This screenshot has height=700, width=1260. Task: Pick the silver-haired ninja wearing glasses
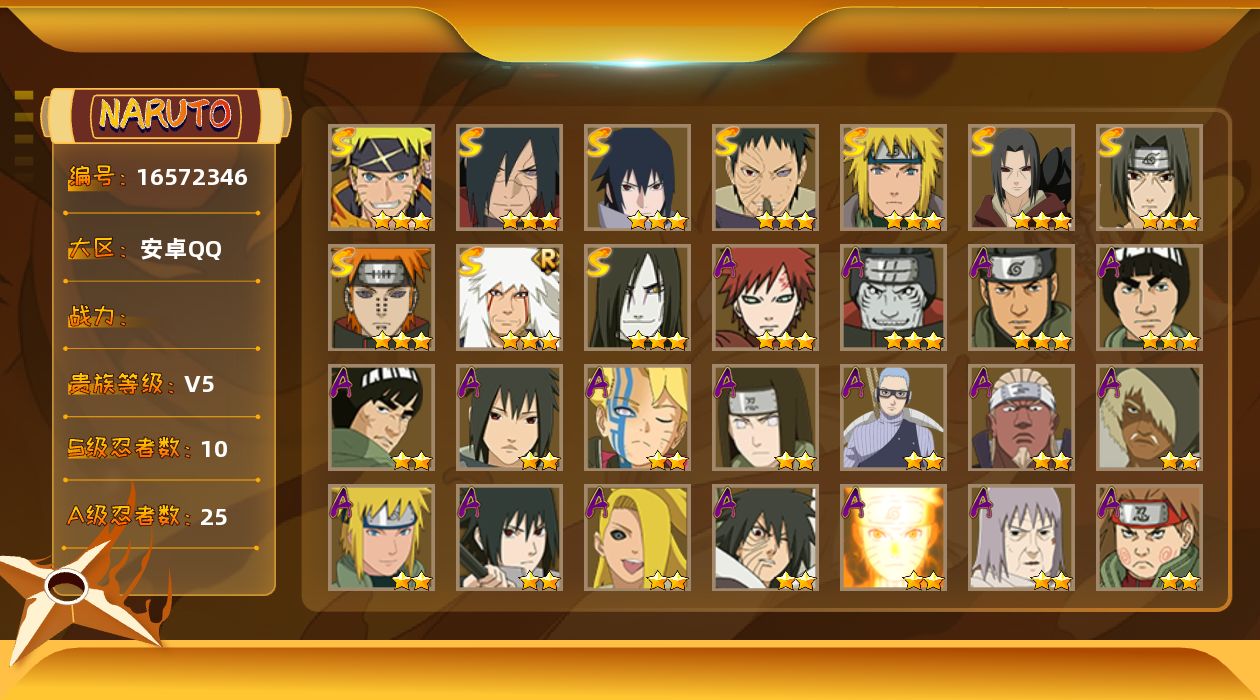(893, 417)
